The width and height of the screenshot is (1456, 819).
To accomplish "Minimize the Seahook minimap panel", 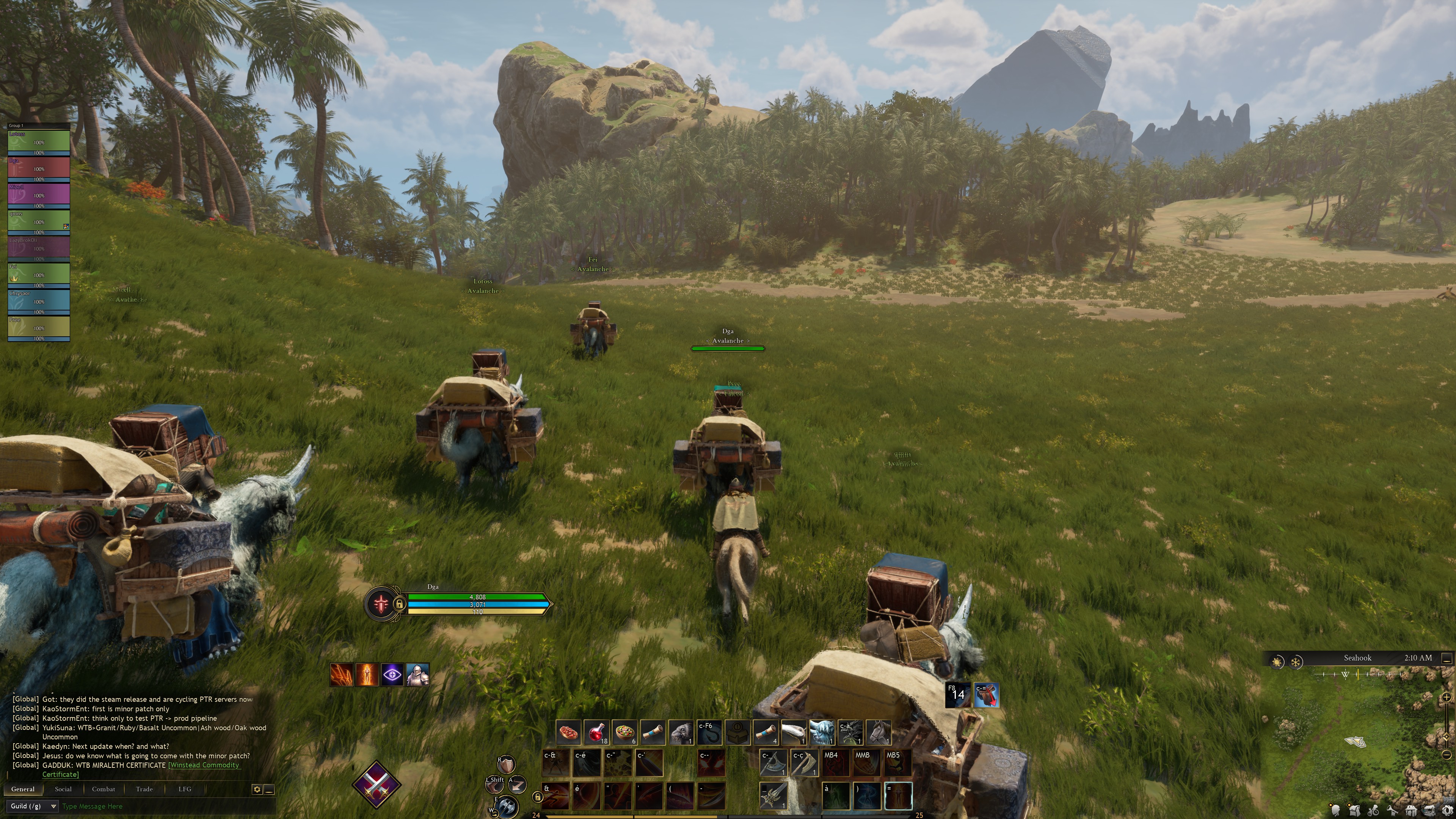I will pos(1447,659).
